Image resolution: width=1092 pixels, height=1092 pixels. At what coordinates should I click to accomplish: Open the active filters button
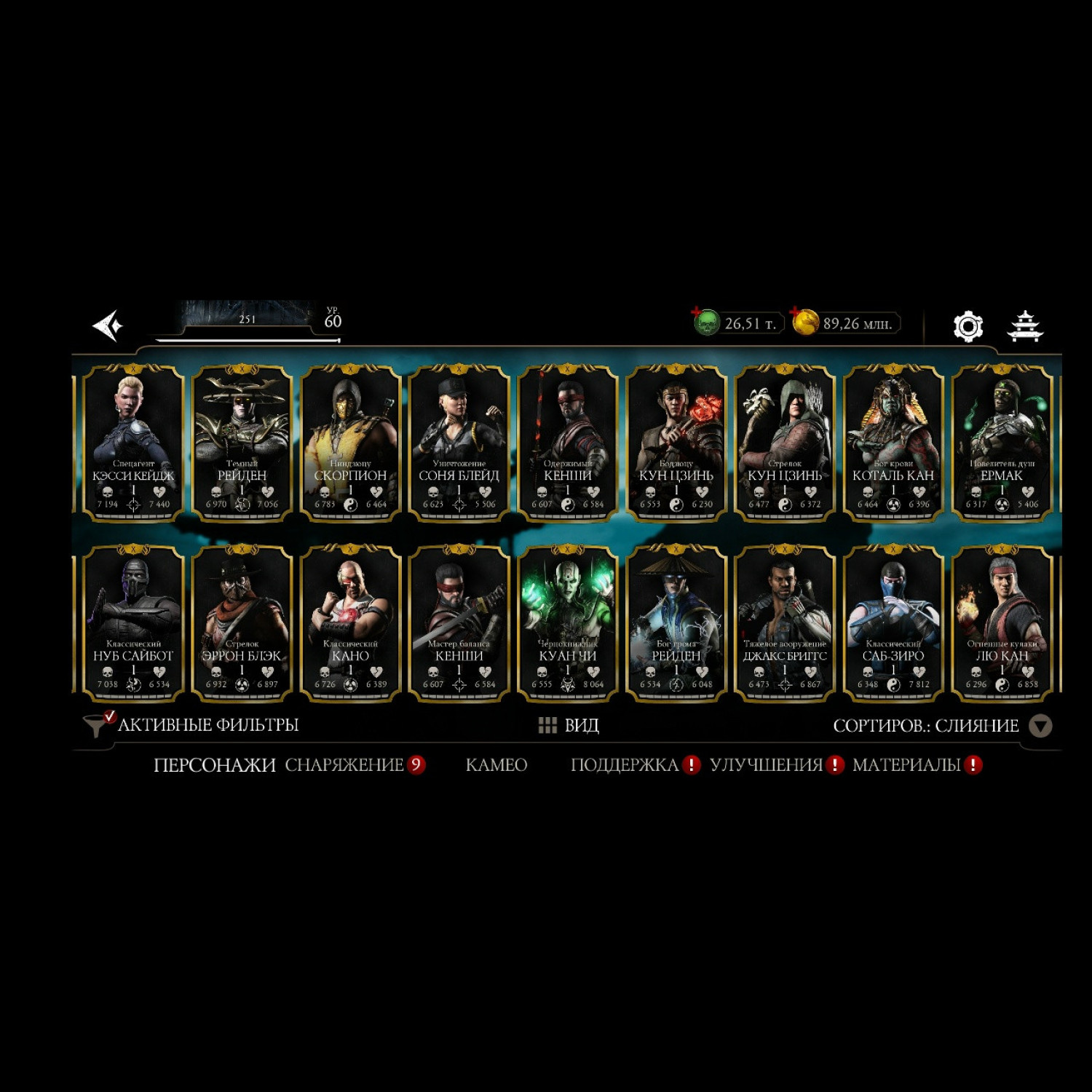(x=192, y=725)
